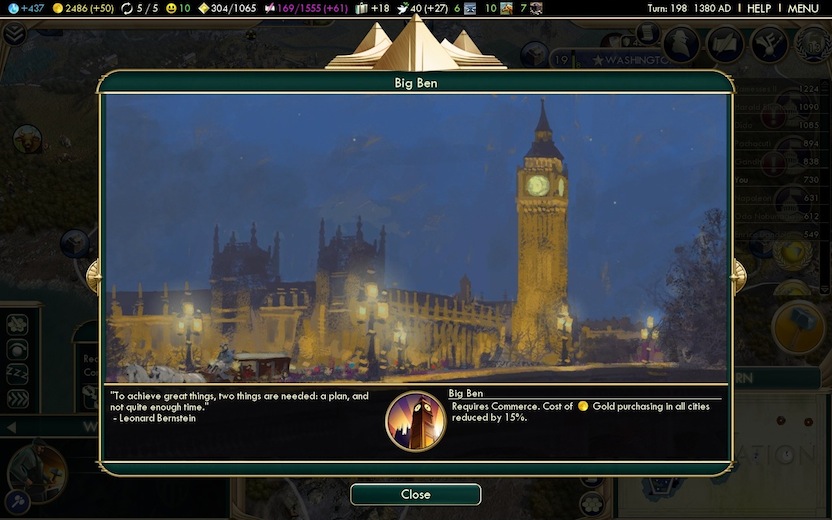Click the golden age progress counter

(227, 8)
